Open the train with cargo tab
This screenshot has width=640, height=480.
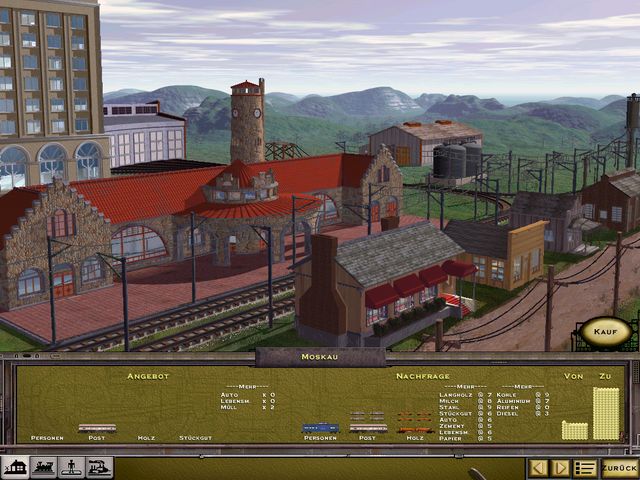pos(99,467)
